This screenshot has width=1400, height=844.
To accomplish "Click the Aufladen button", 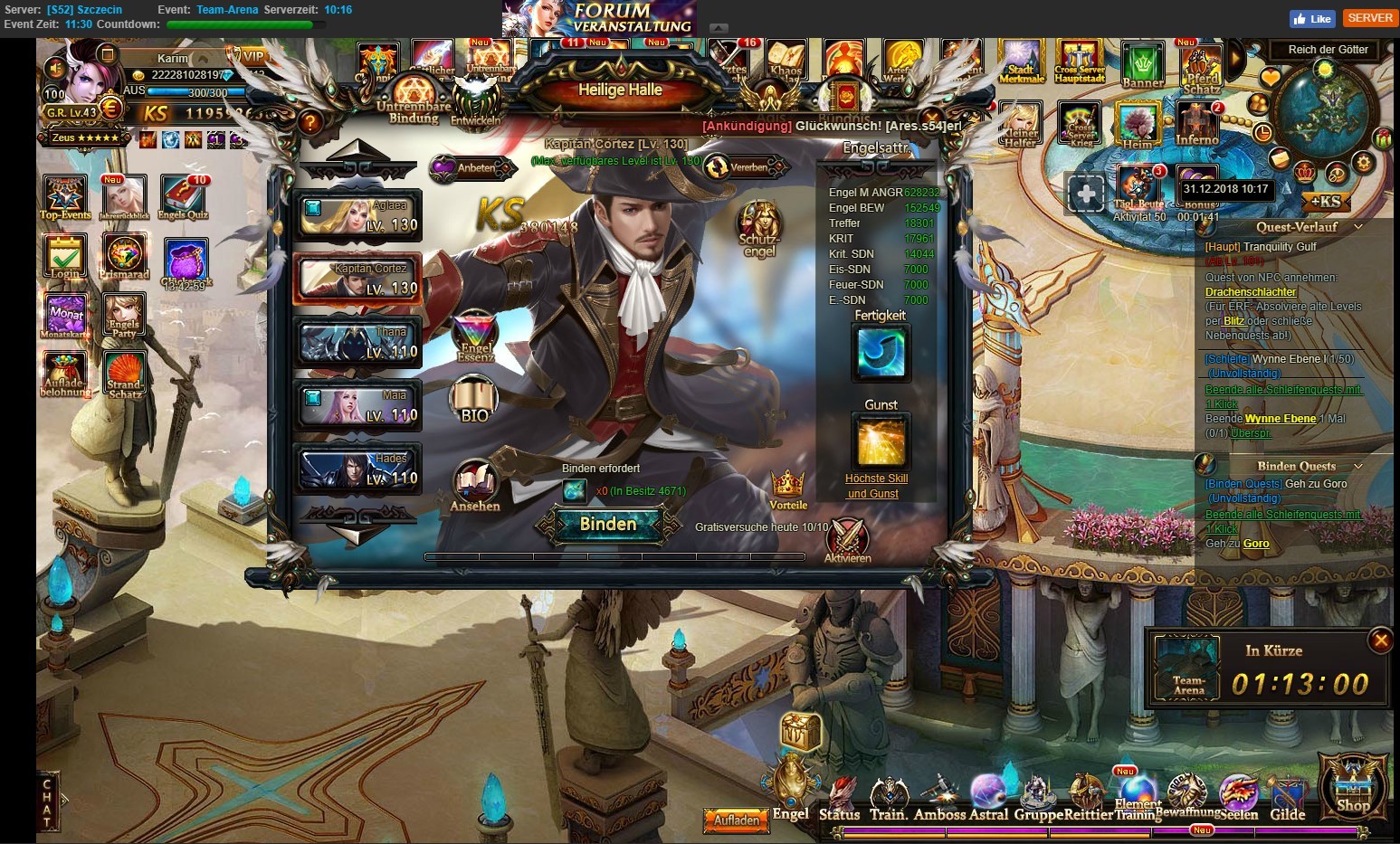I will 737,820.
